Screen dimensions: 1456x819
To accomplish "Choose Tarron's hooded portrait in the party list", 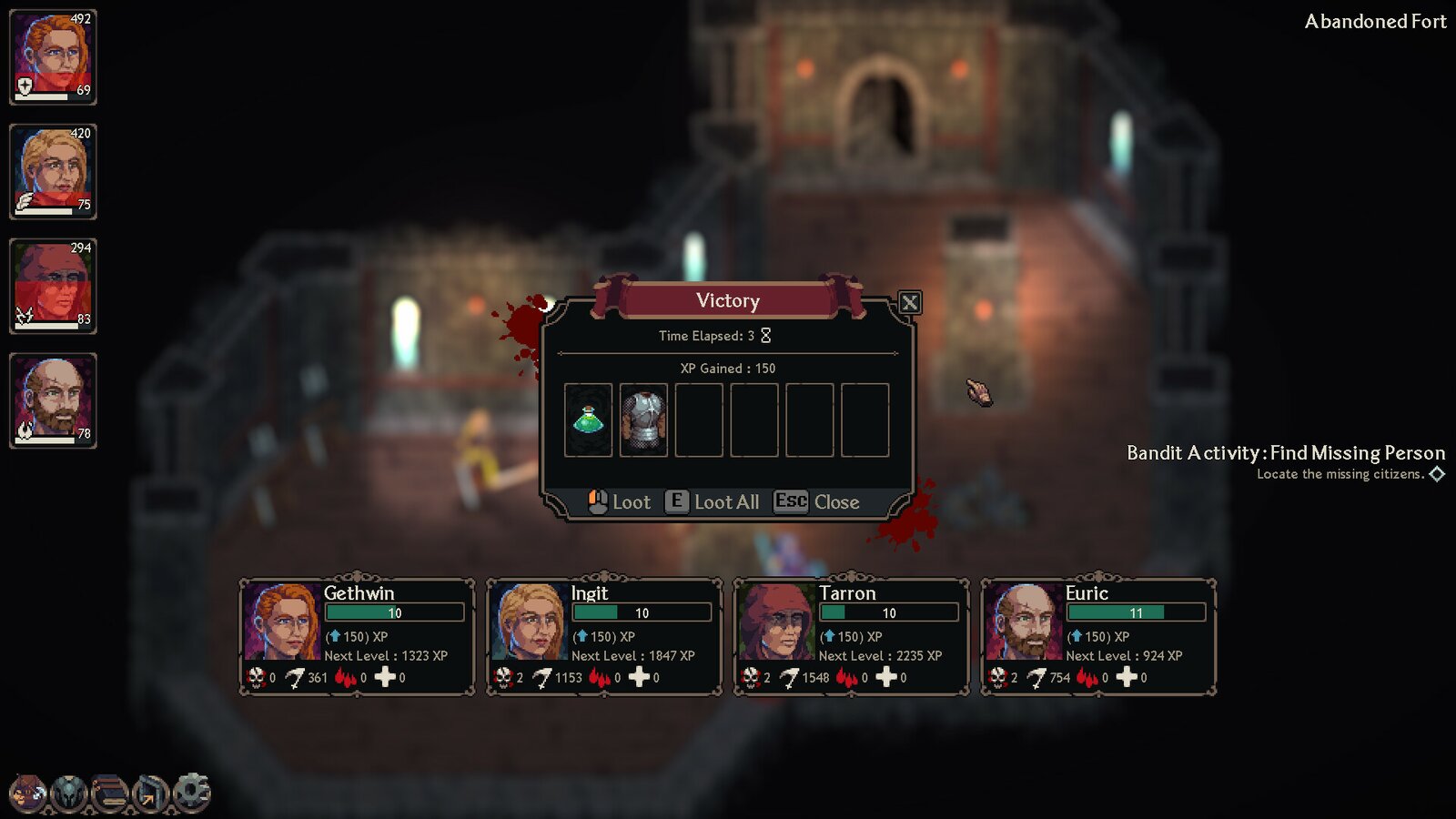I will click(53, 287).
